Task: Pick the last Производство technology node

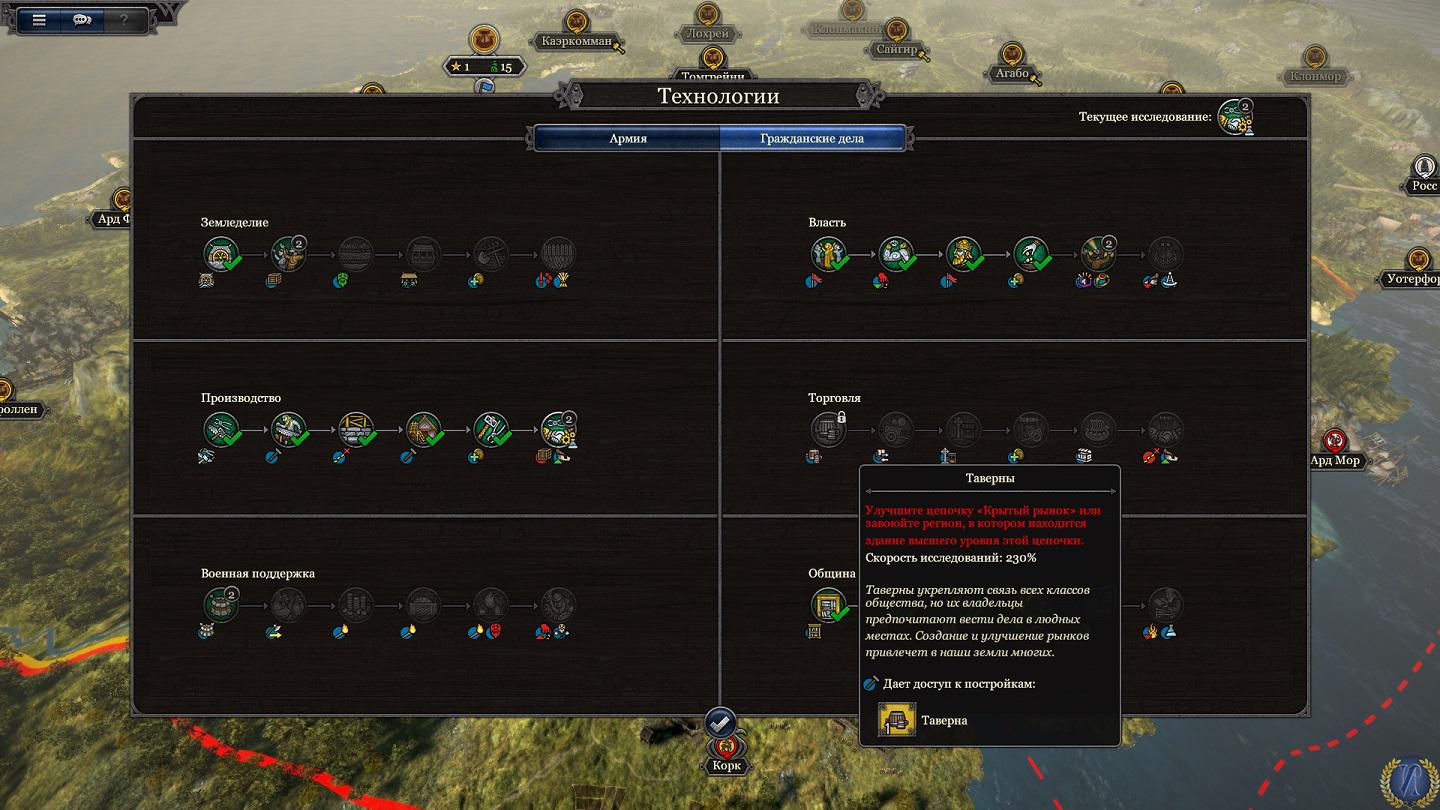Action: coord(559,430)
